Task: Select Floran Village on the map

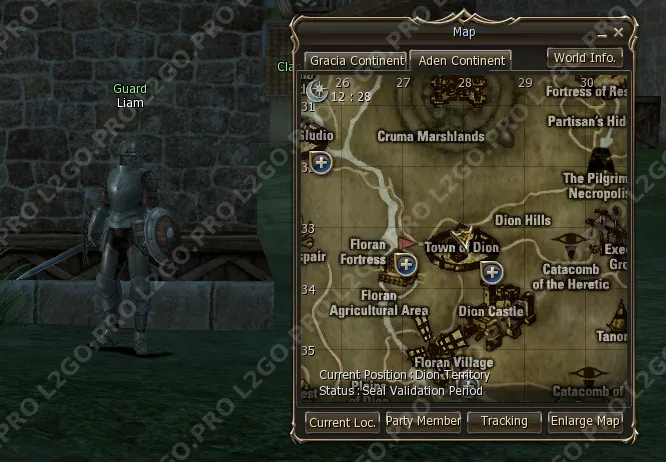Action: point(453,362)
